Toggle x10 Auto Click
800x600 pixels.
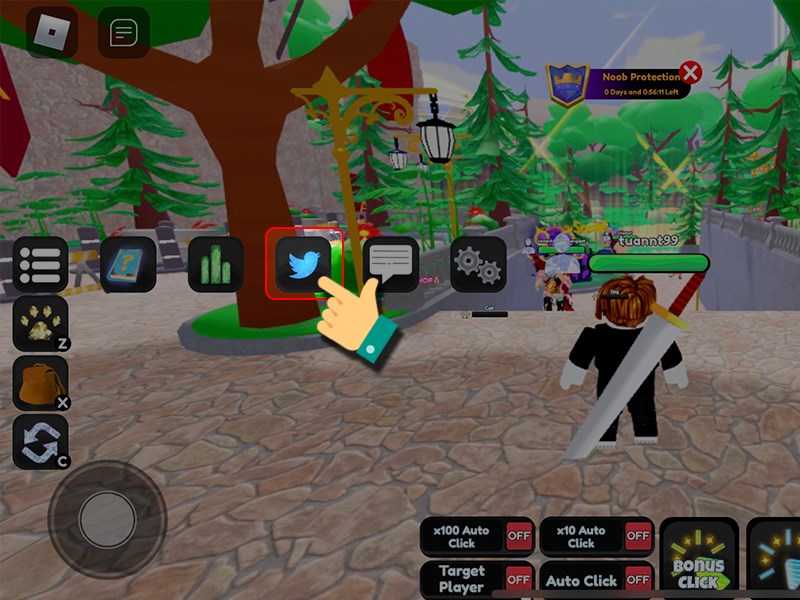tap(637, 536)
